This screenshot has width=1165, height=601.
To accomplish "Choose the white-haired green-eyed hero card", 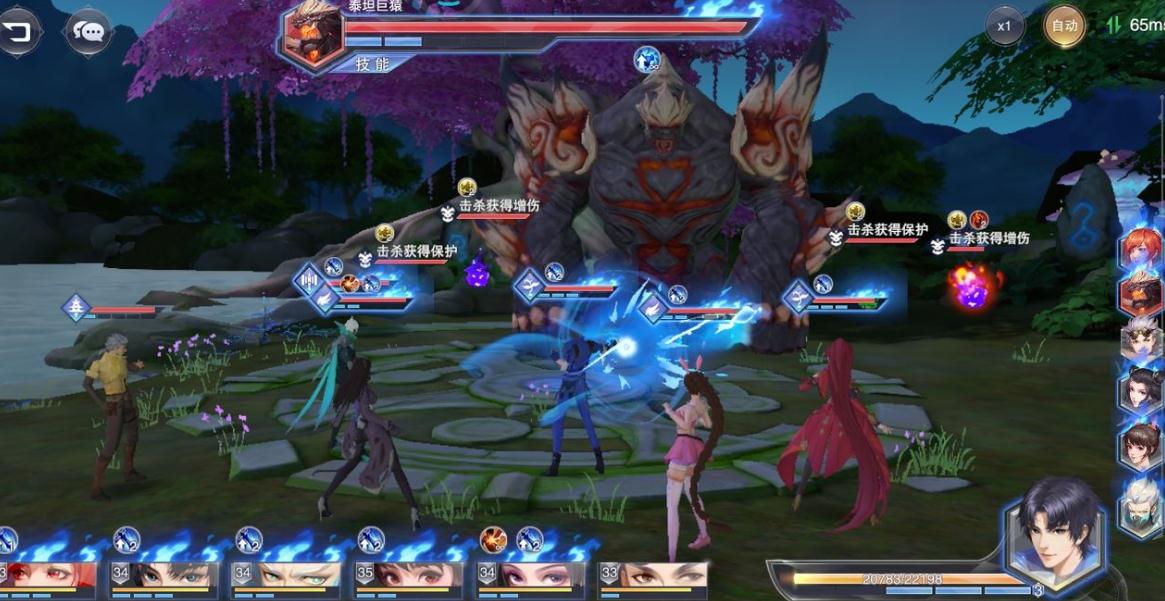I will click(x=288, y=575).
